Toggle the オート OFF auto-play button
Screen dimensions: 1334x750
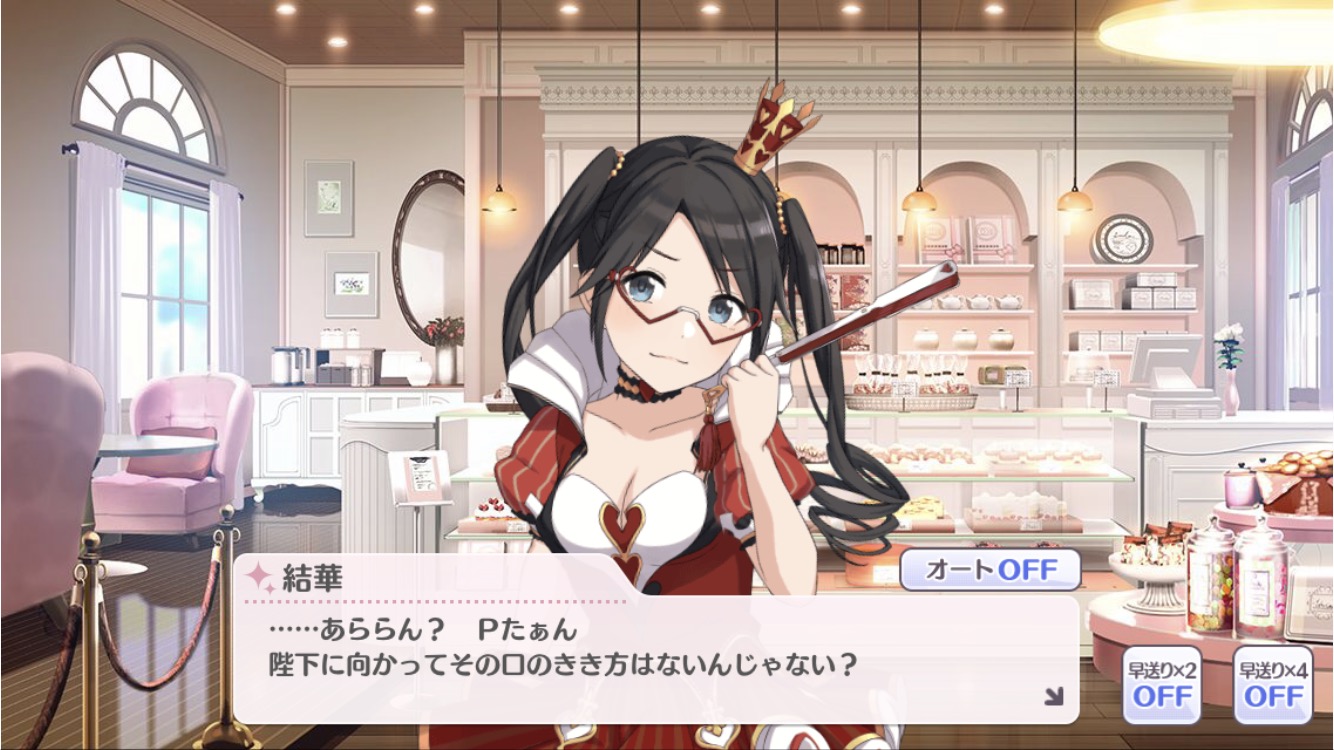pyautogui.click(x=990, y=570)
